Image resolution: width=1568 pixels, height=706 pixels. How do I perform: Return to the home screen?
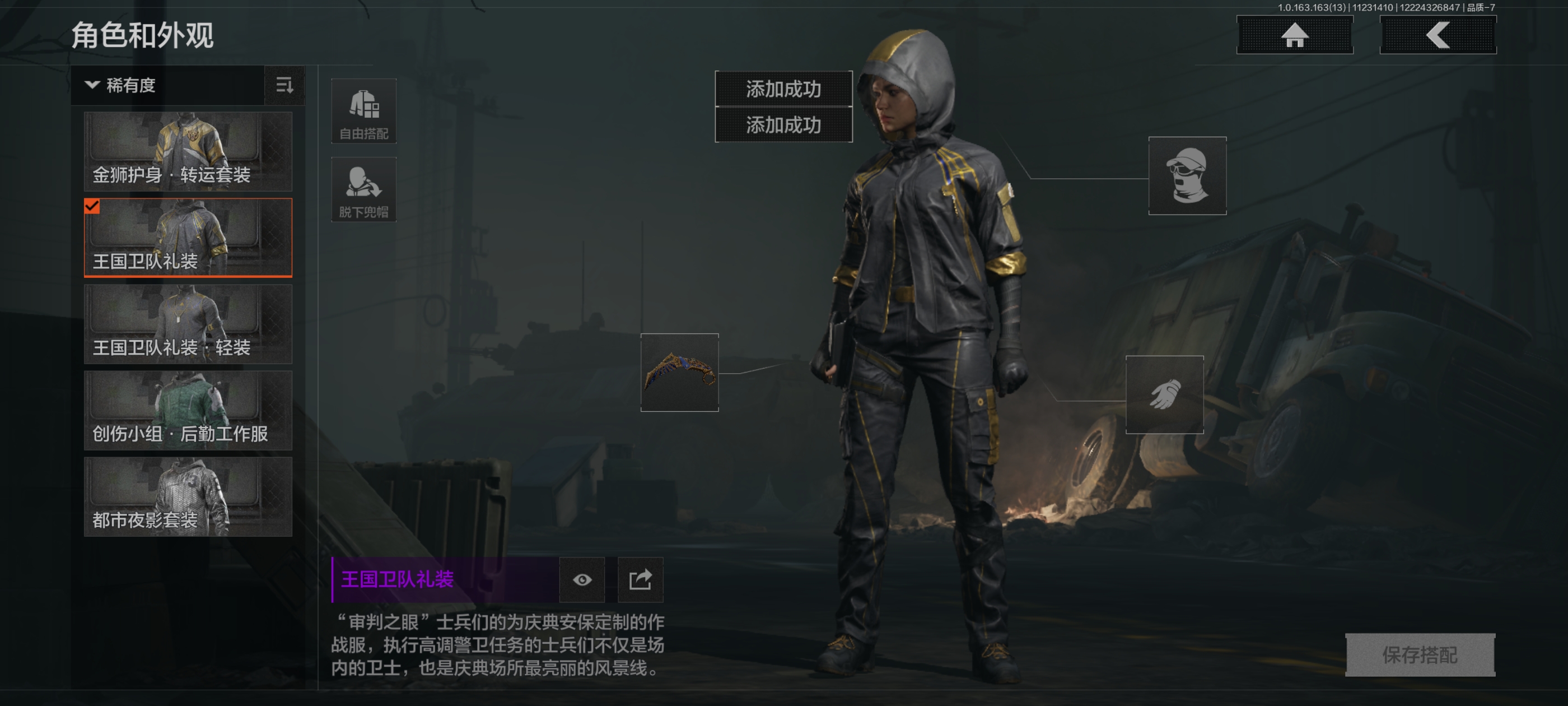[x=1295, y=35]
